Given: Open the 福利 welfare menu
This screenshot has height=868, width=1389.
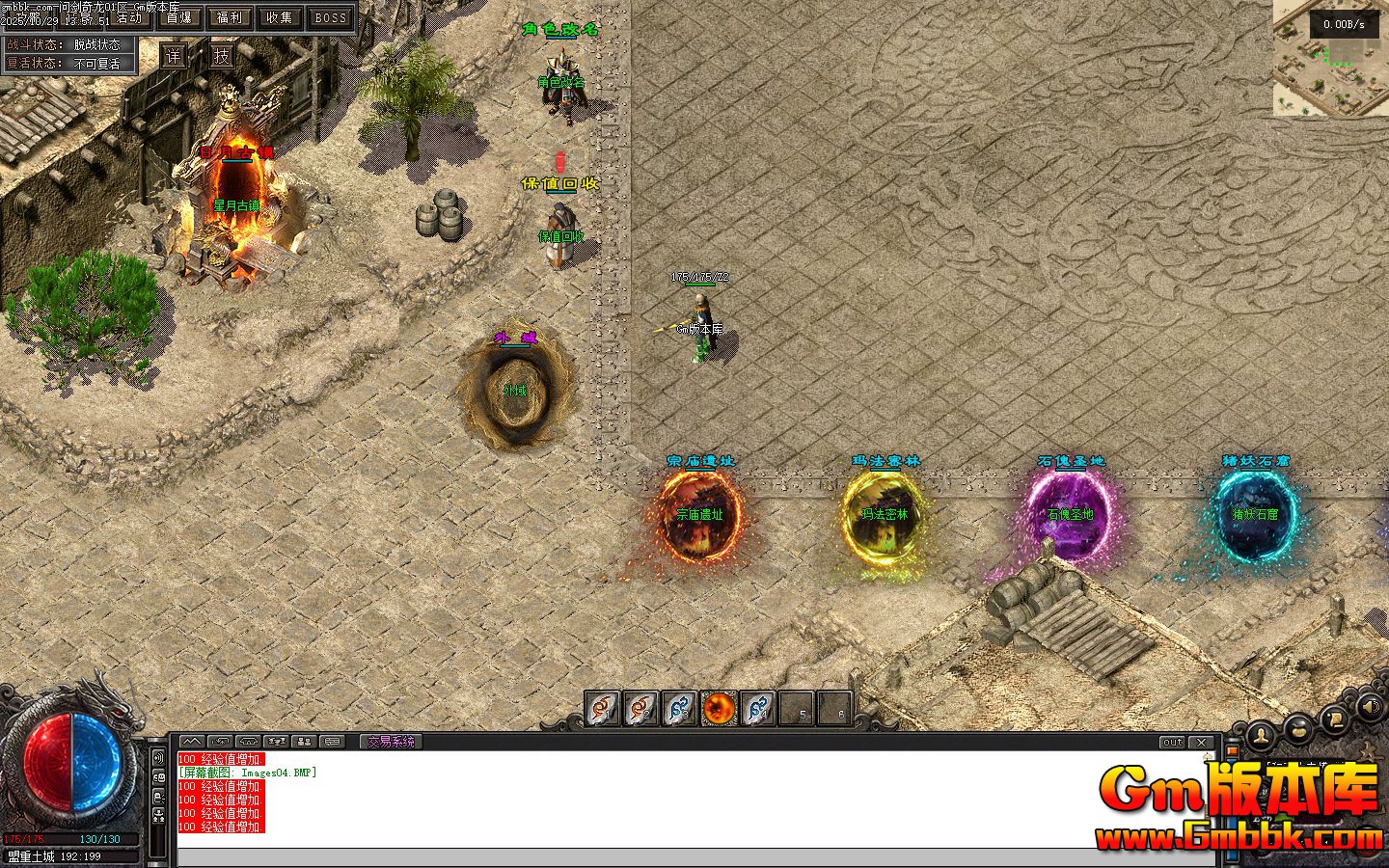Looking at the screenshot, I should 230,17.
